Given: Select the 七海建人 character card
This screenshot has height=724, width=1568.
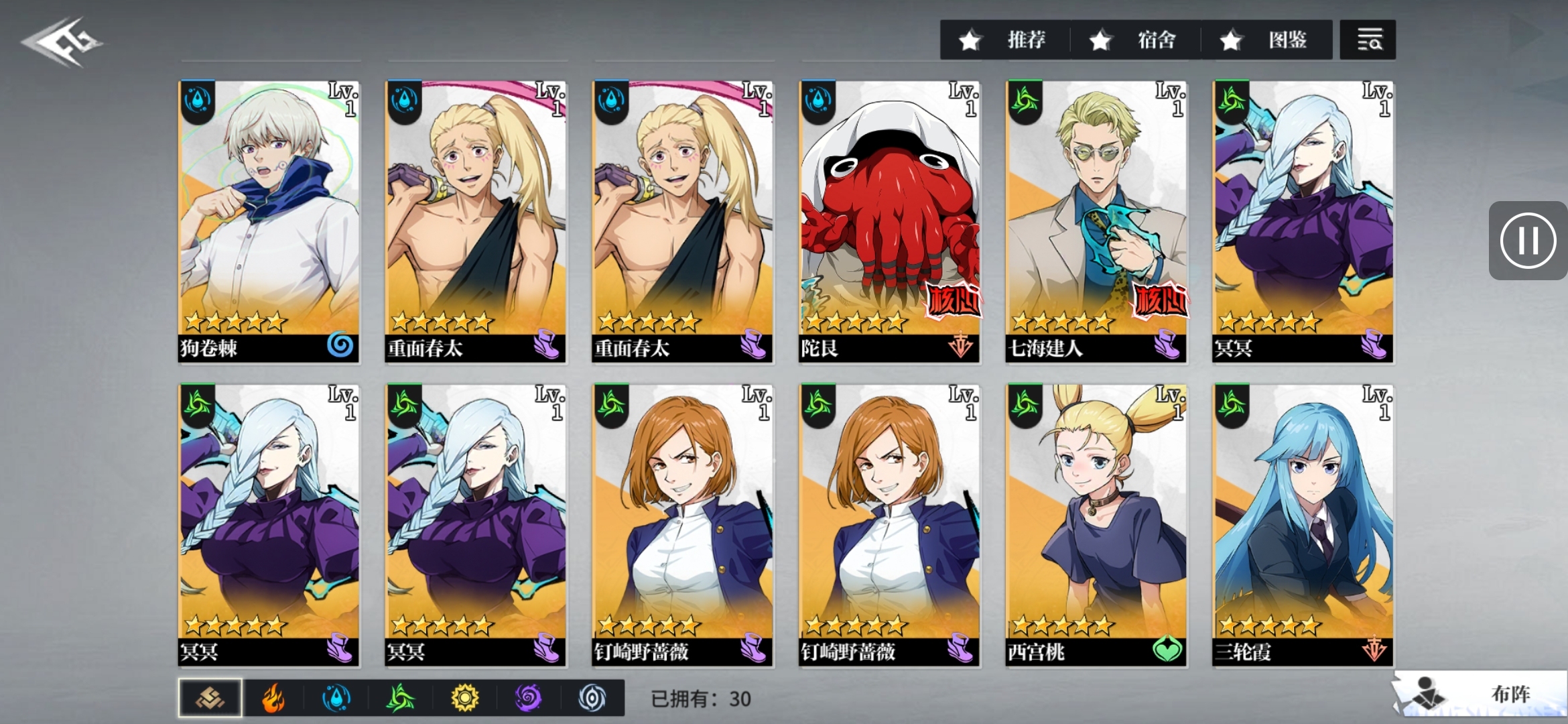Looking at the screenshot, I should click(1096, 221).
